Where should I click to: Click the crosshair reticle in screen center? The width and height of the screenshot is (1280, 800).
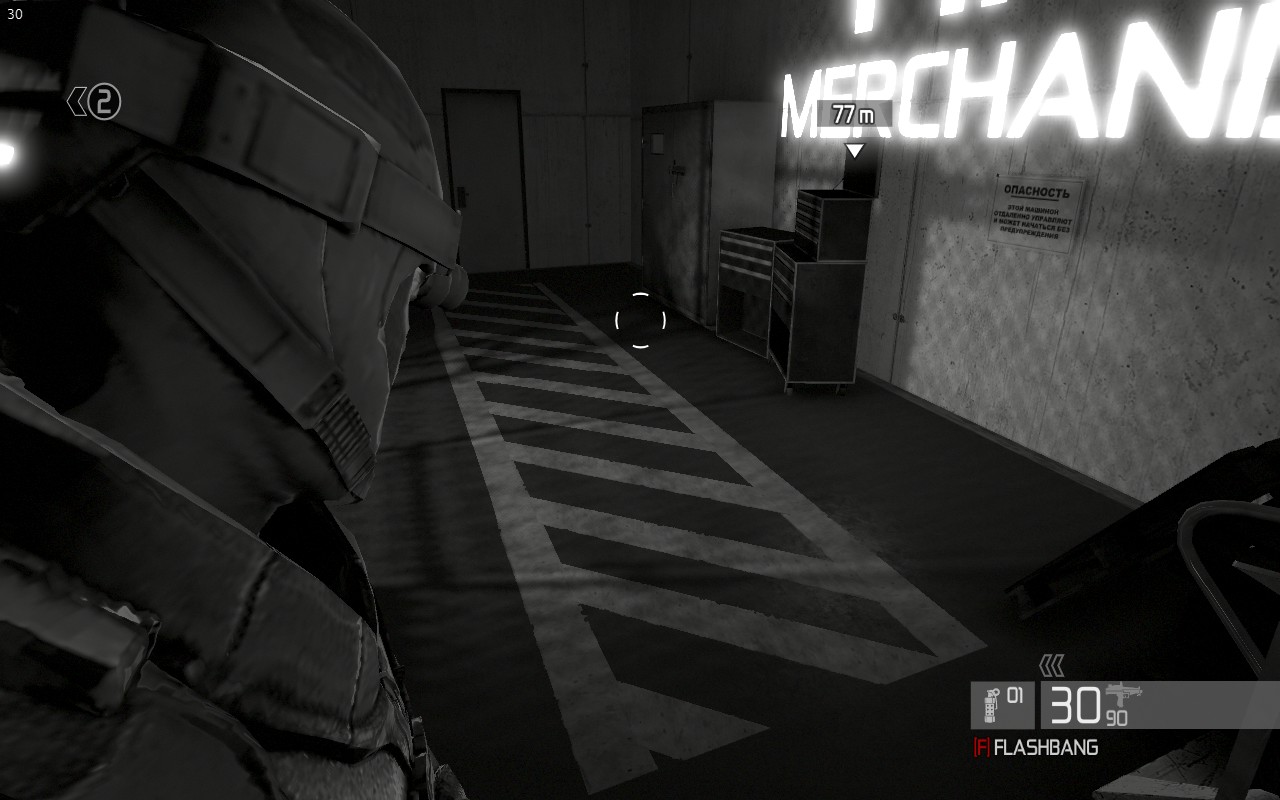tap(640, 318)
